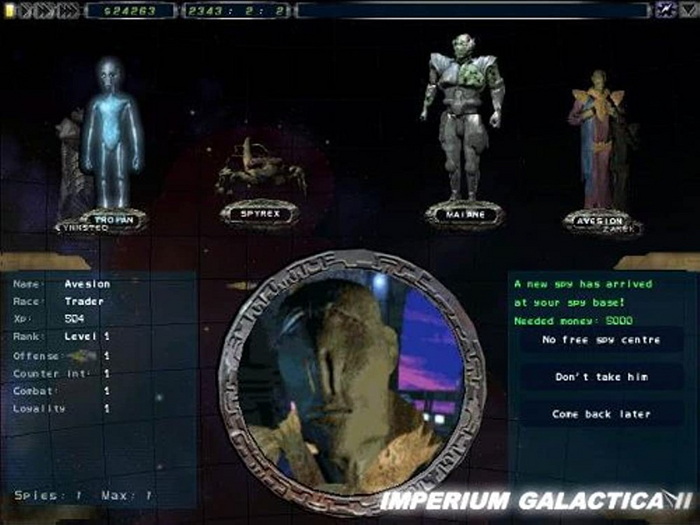Set game speed to triple arrows

coord(68,10)
